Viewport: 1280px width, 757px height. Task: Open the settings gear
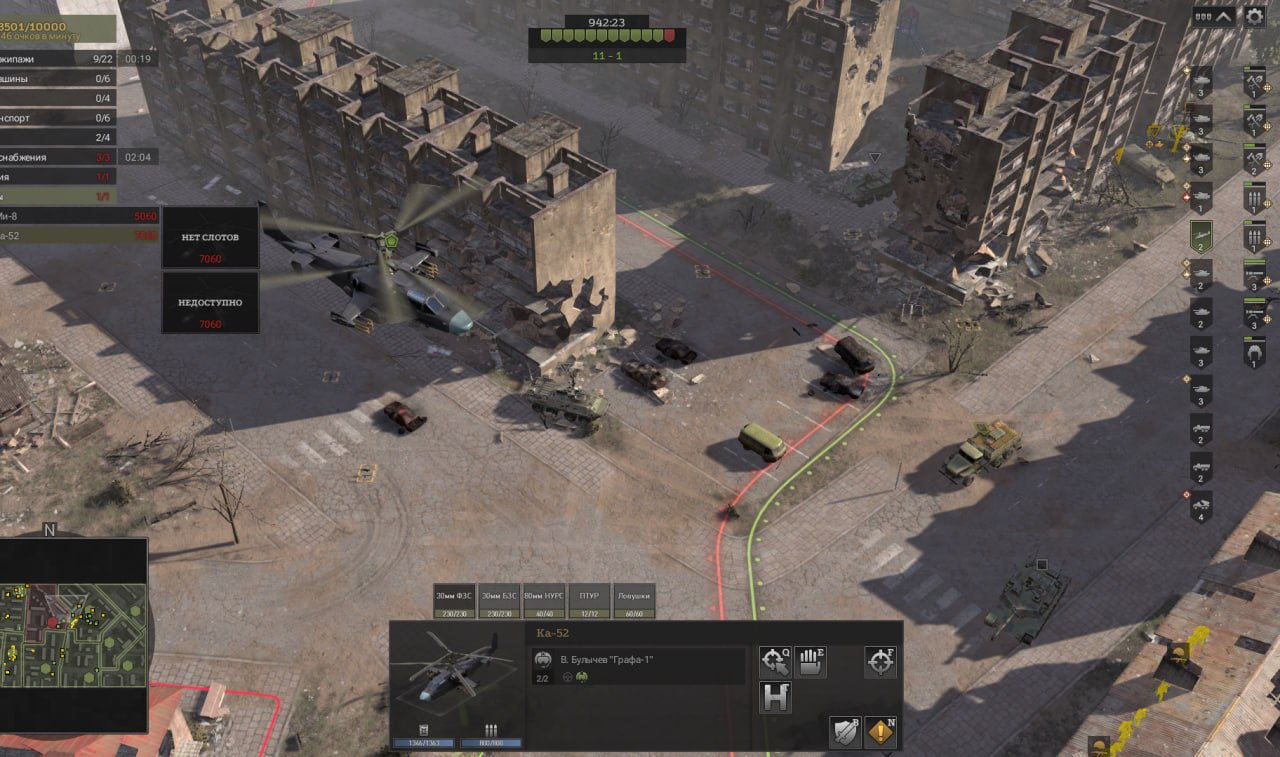click(x=1254, y=16)
